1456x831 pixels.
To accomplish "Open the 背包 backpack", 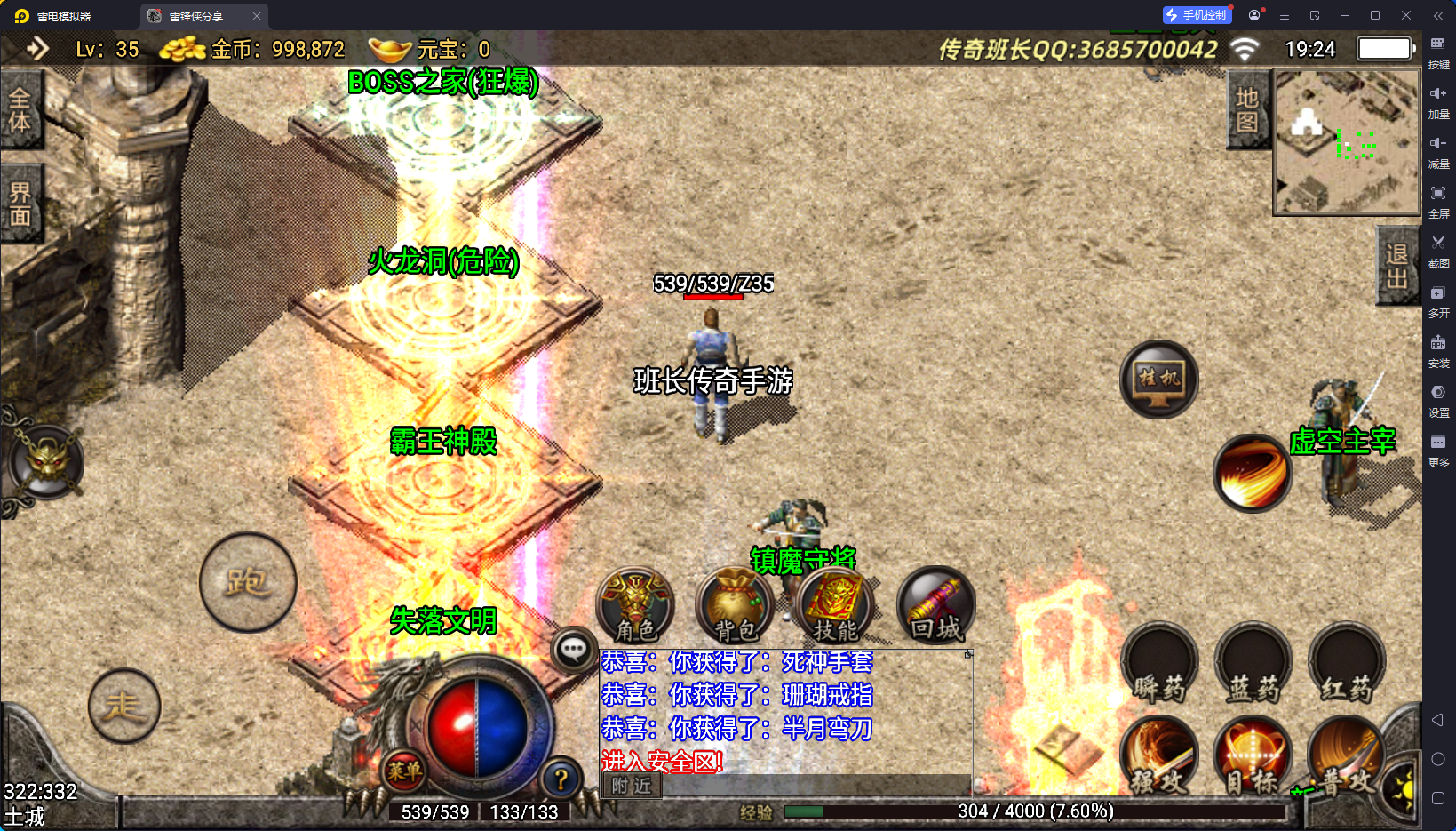I will pyautogui.click(x=735, y=605).
